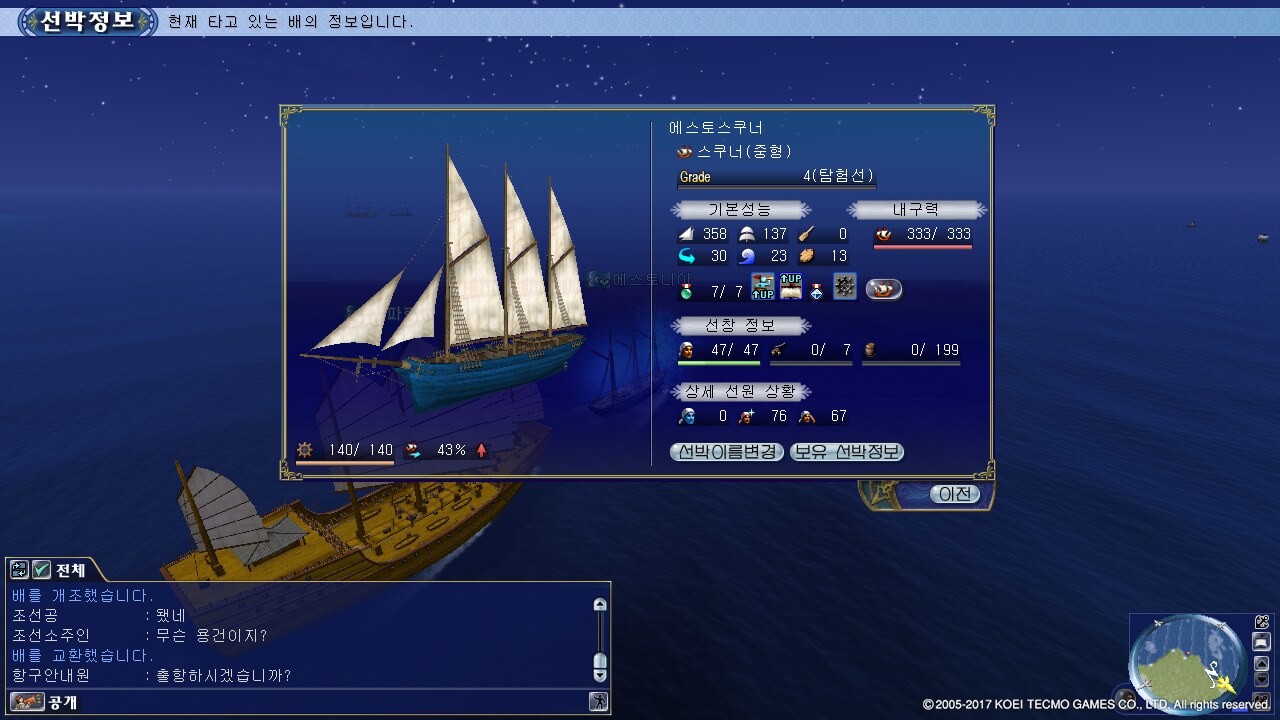
Task: Switch to the 전체 chat tab
Action: pos(70,570)
